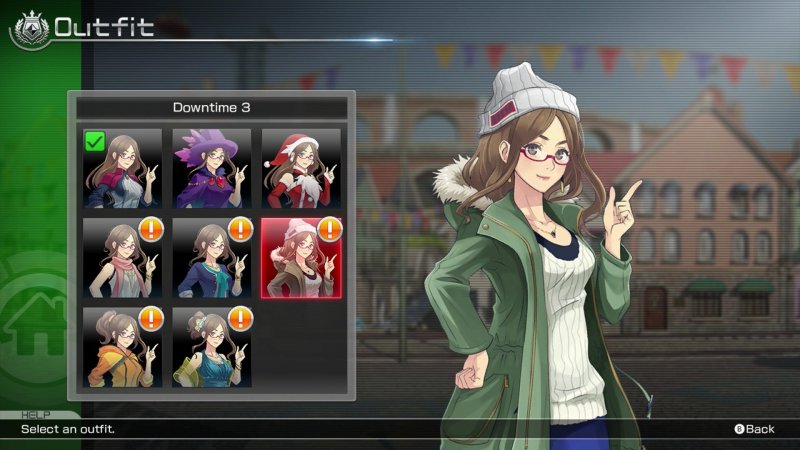Choose the navy blue jacket outfit
The width and height of the screenshot is (800, 450).
tap(212, 257)
